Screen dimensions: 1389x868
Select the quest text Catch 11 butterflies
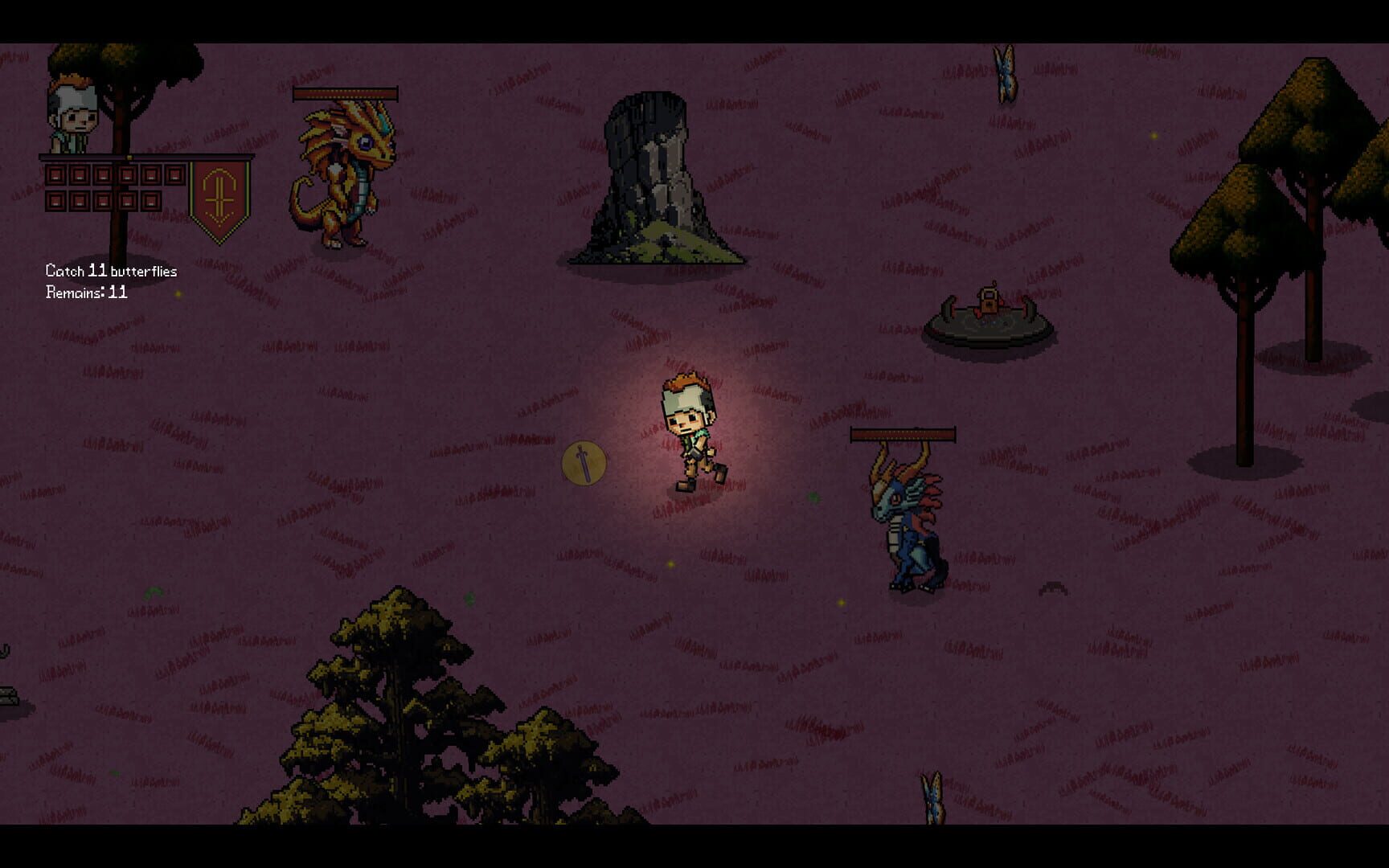(x=111, y=271)
